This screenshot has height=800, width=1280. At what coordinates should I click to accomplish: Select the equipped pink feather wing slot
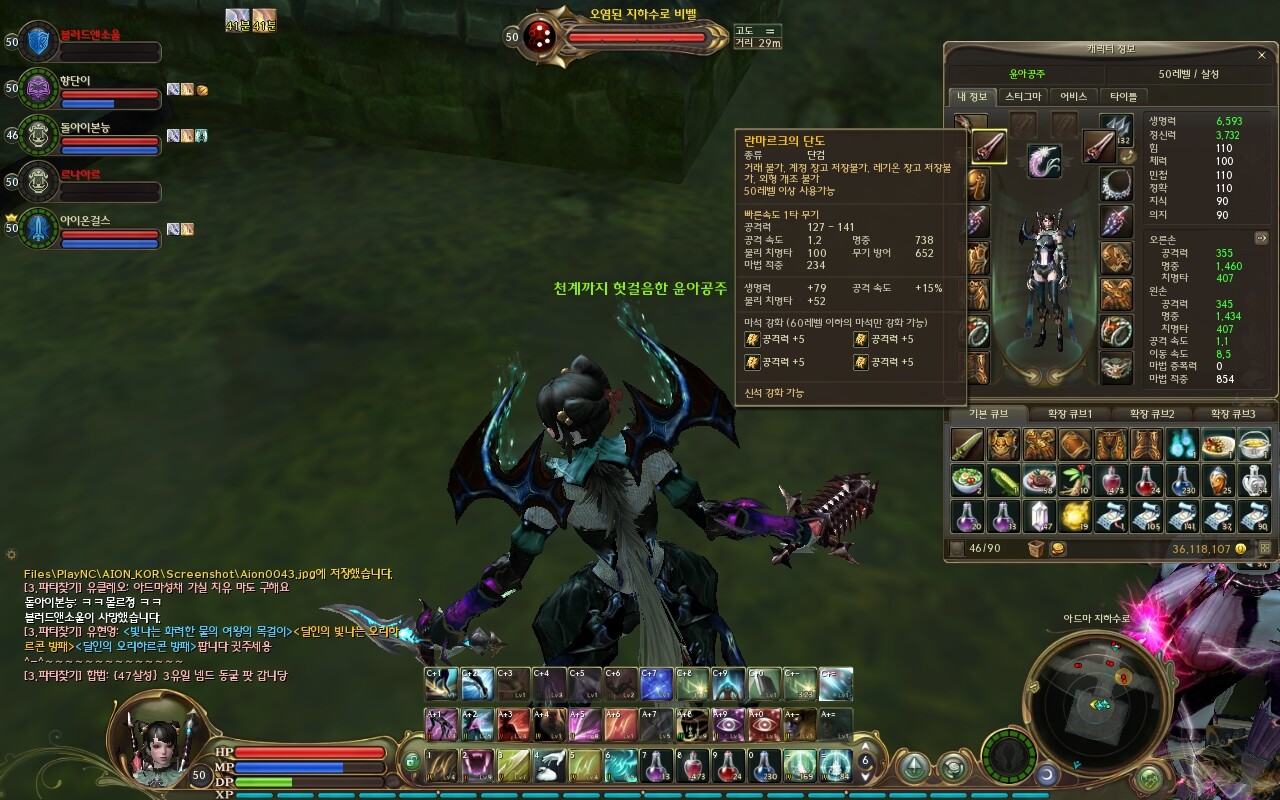[1045, 160]
